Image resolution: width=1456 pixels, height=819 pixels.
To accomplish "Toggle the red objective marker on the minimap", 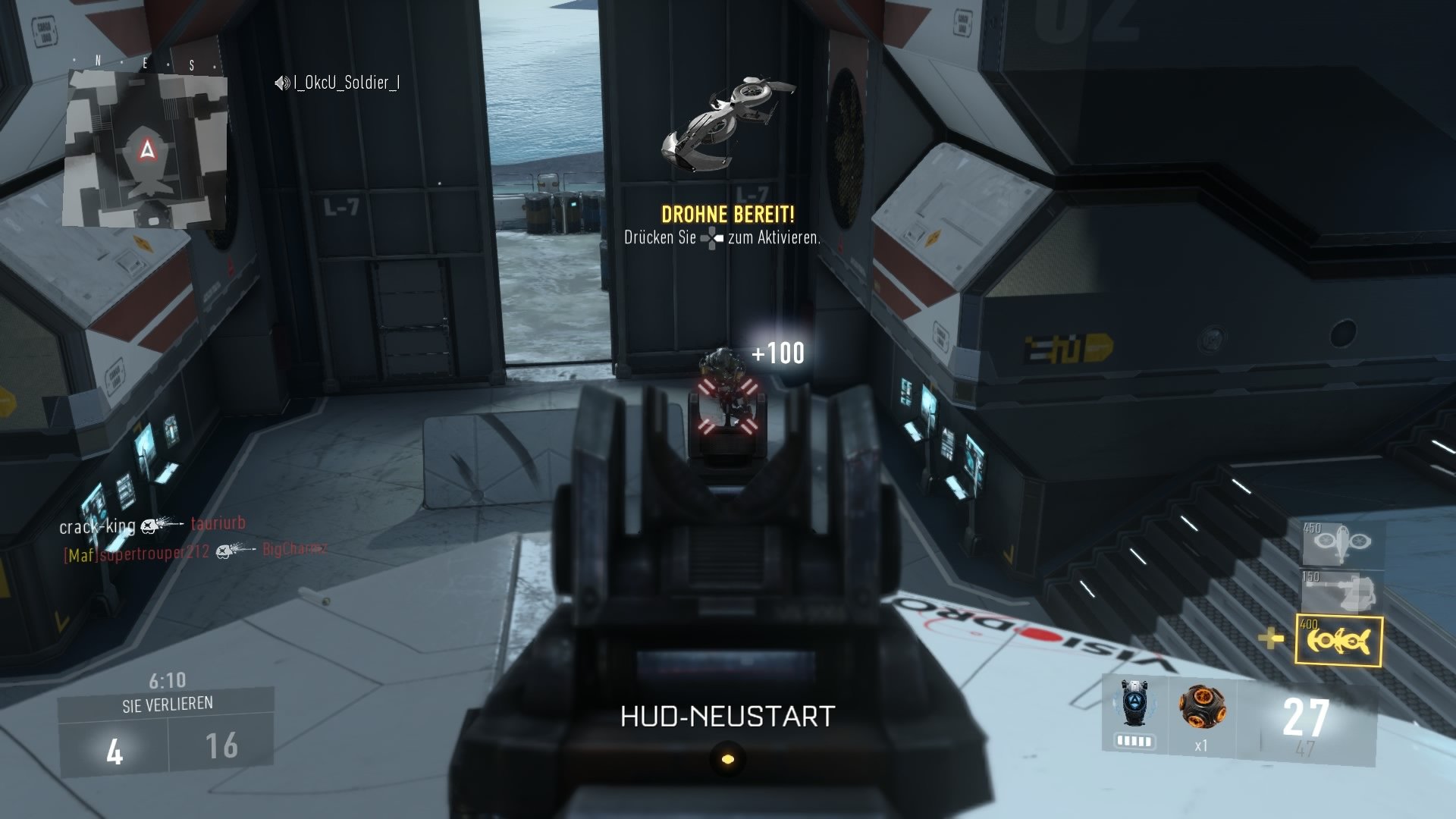I will click(x=146, y=149).
